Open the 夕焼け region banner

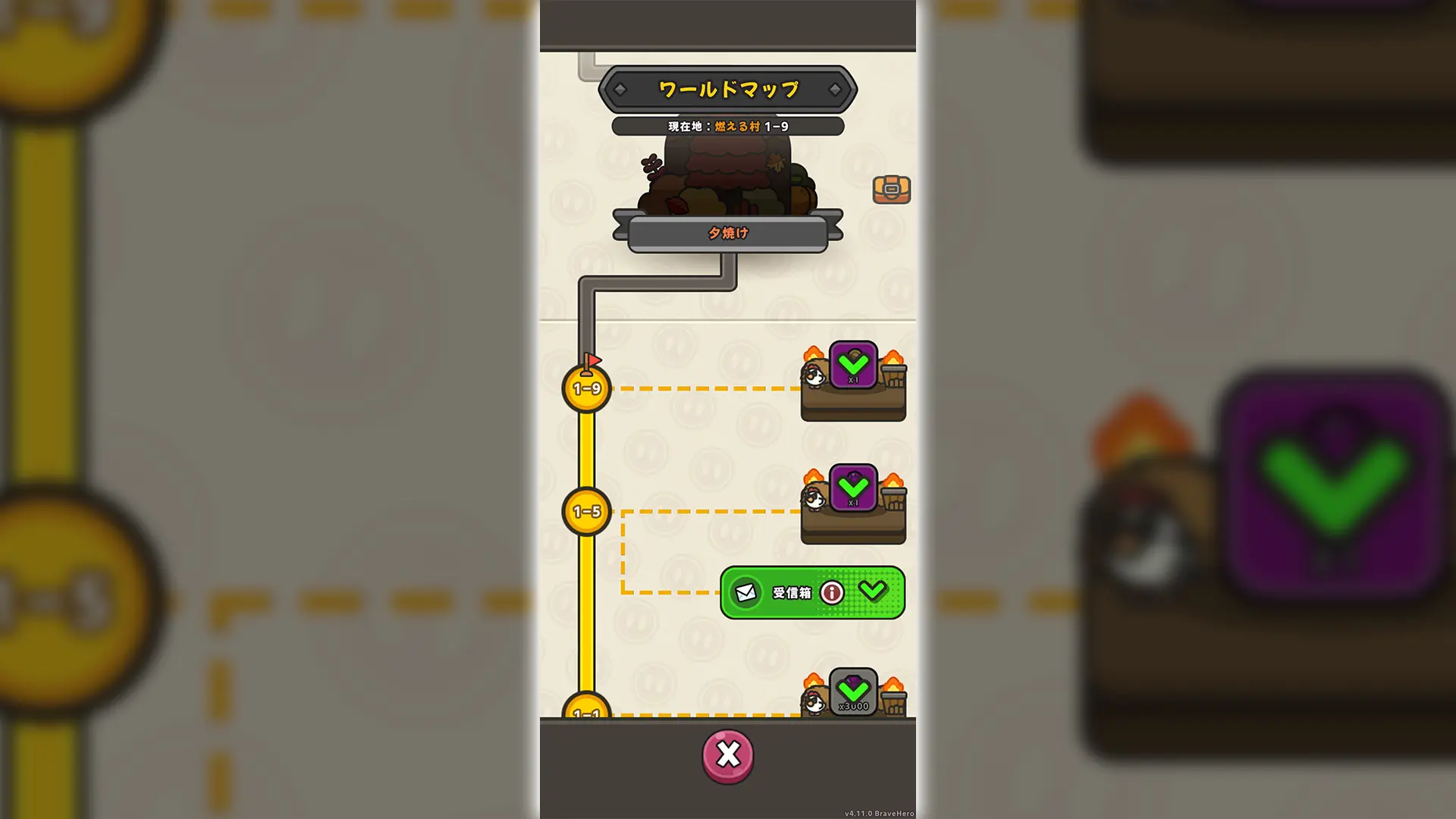tap(727, 233)
